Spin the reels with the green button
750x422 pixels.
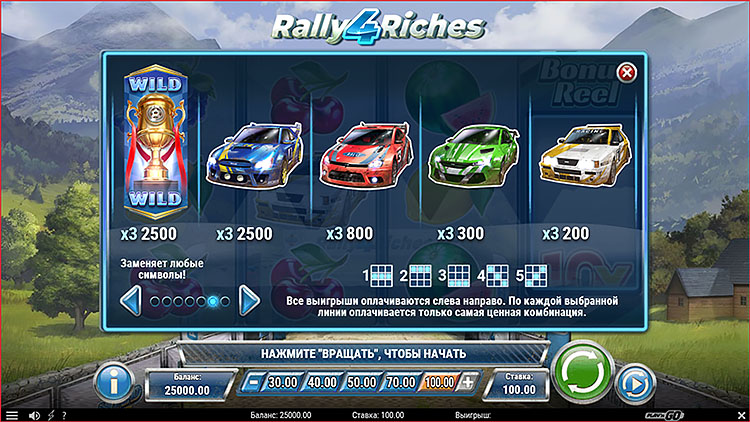click(x=582, y=374)
